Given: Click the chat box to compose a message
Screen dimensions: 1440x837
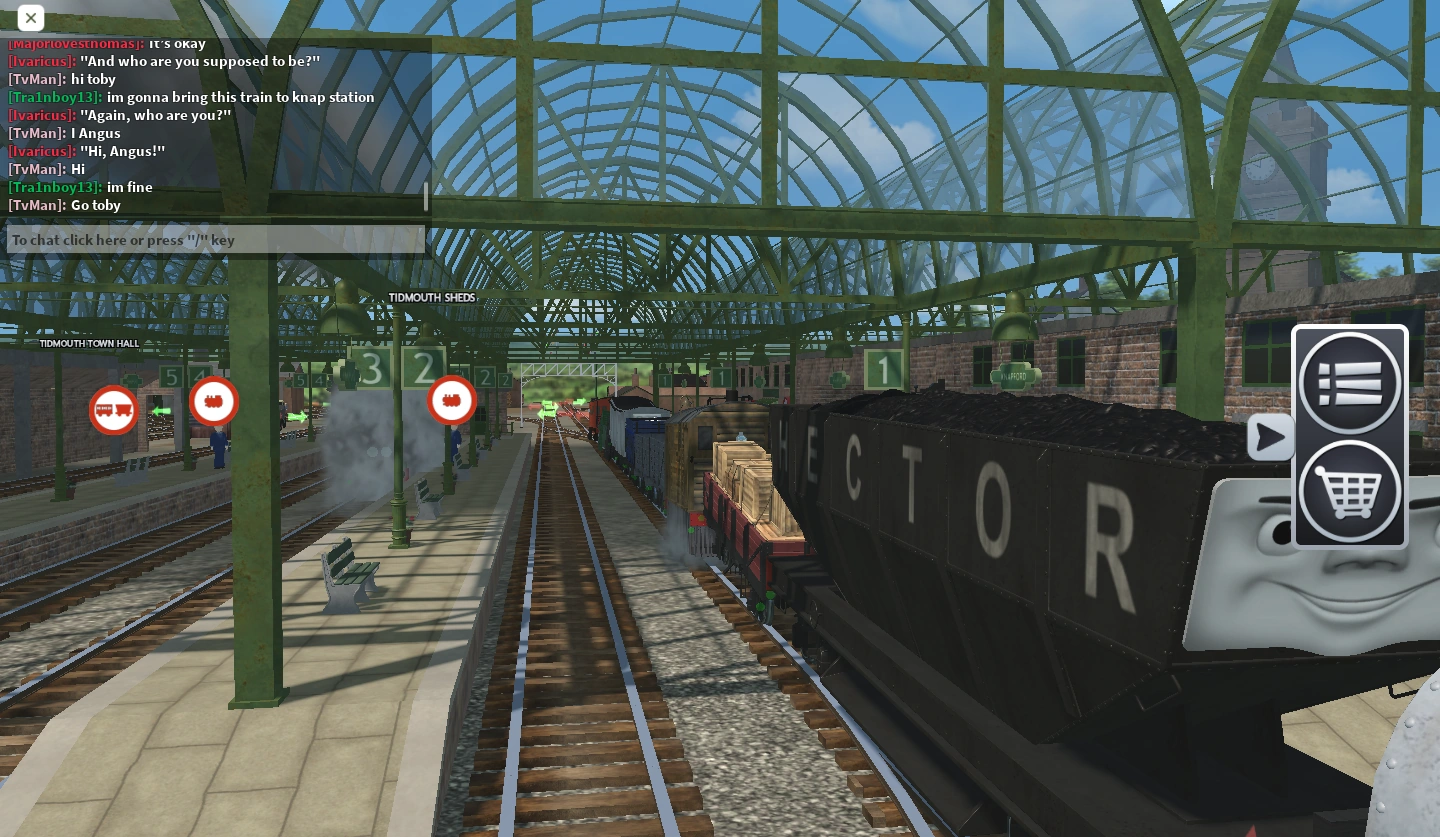Looking at the screenshot, I should pos(215,240).
